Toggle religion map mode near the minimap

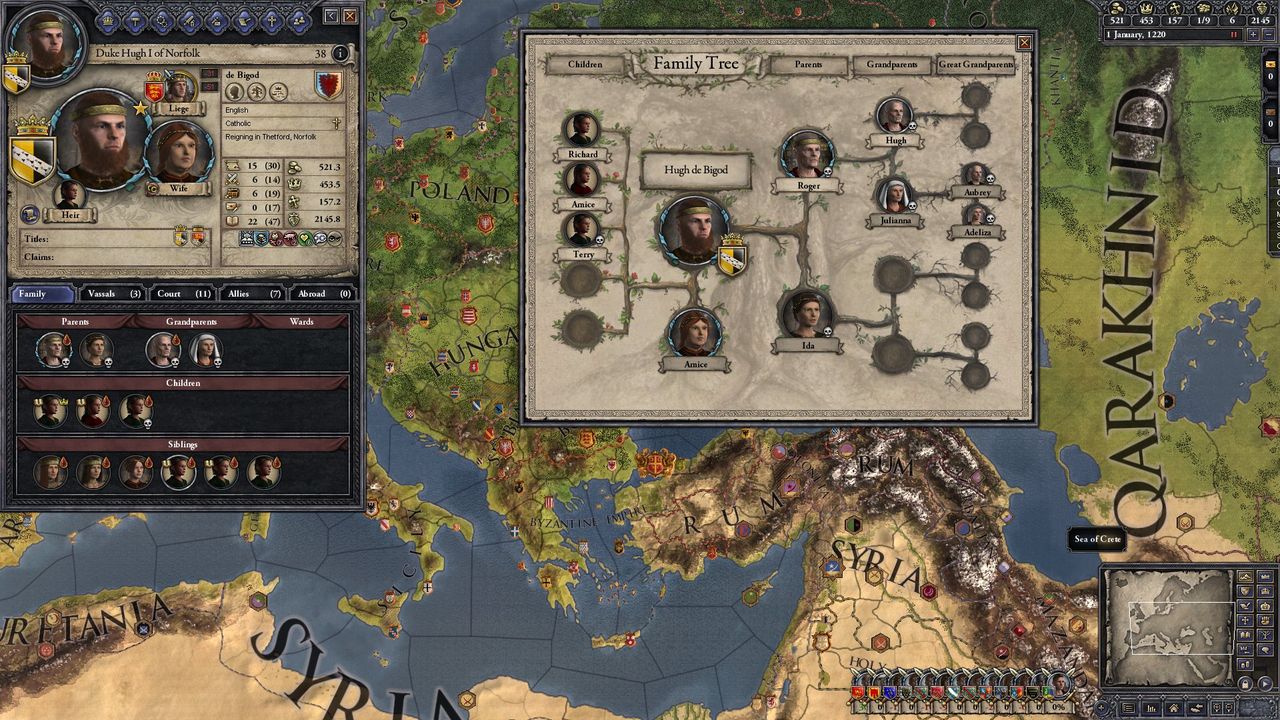[x=1245, y=620]
